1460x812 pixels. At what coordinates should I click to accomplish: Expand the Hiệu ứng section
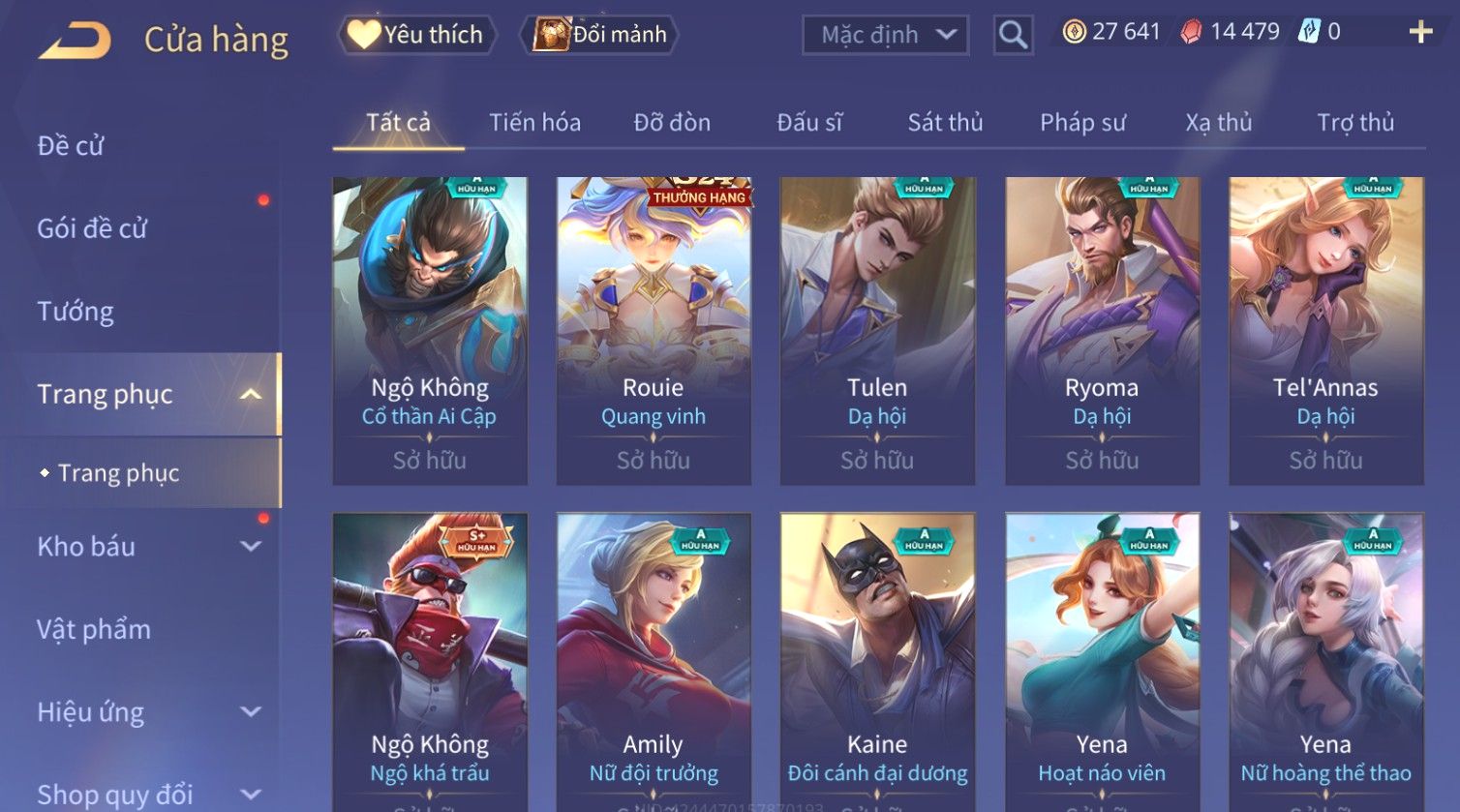[145, 713]
